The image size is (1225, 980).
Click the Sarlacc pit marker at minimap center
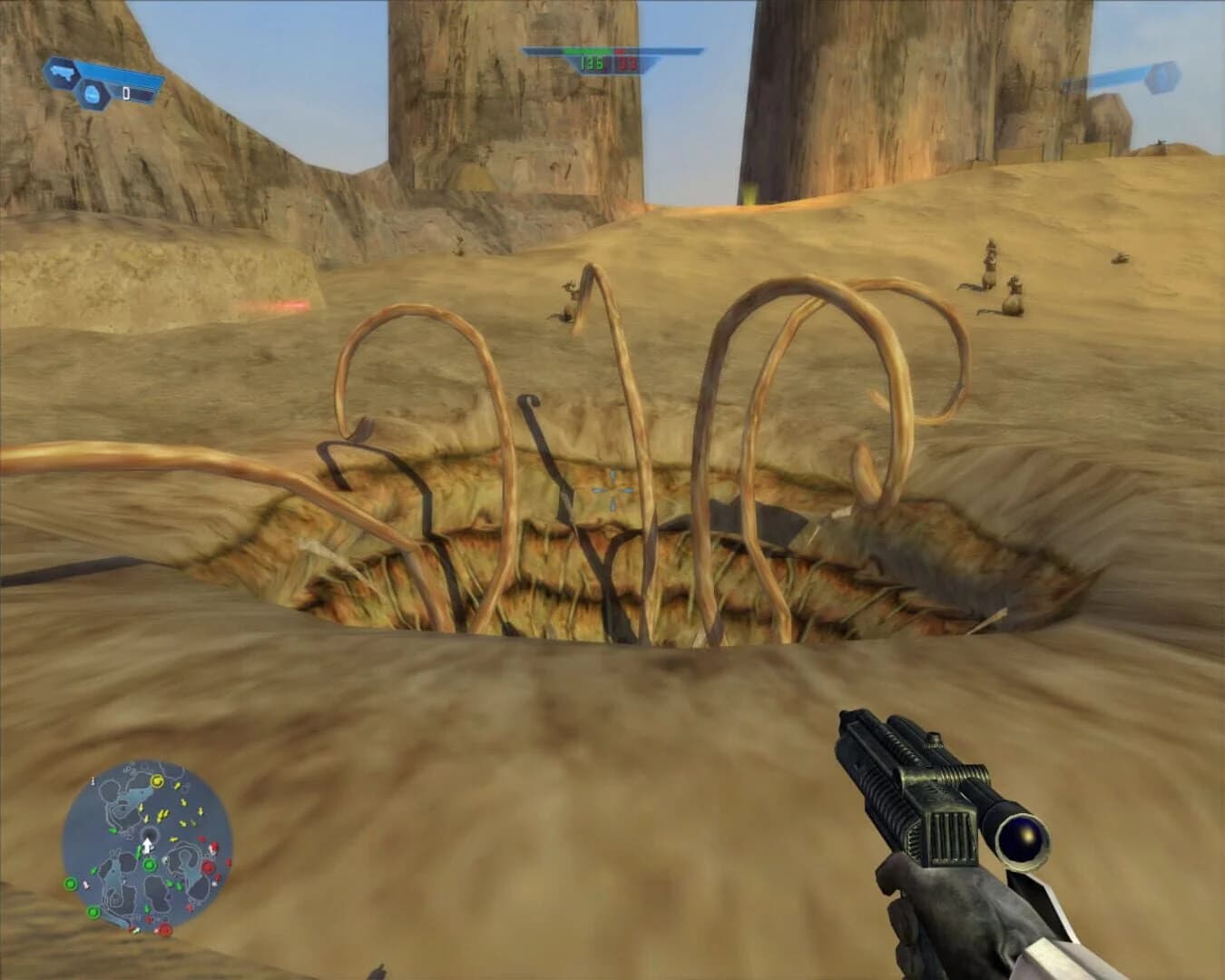tap(150, 833)
